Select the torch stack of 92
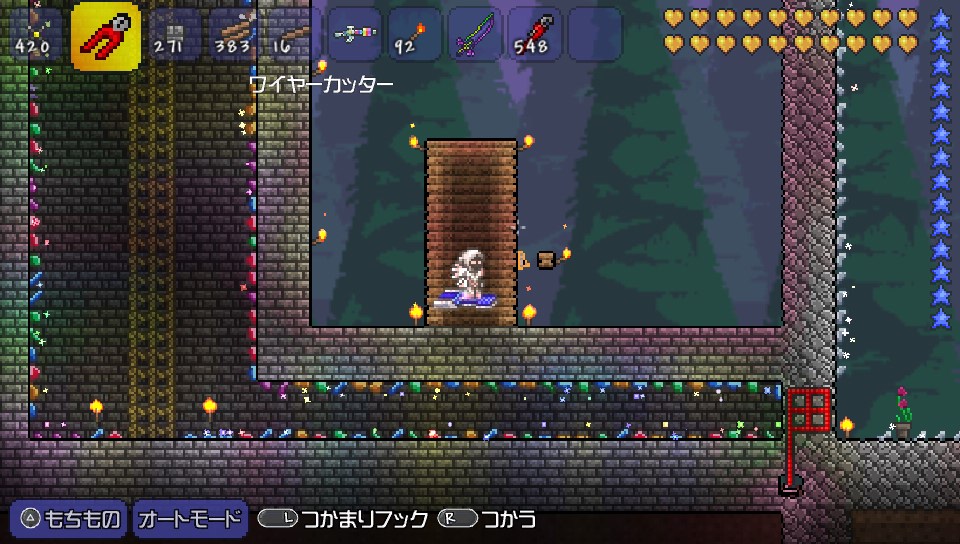The height and width of the screenshot is (544, 960). [x=414, y=34]
